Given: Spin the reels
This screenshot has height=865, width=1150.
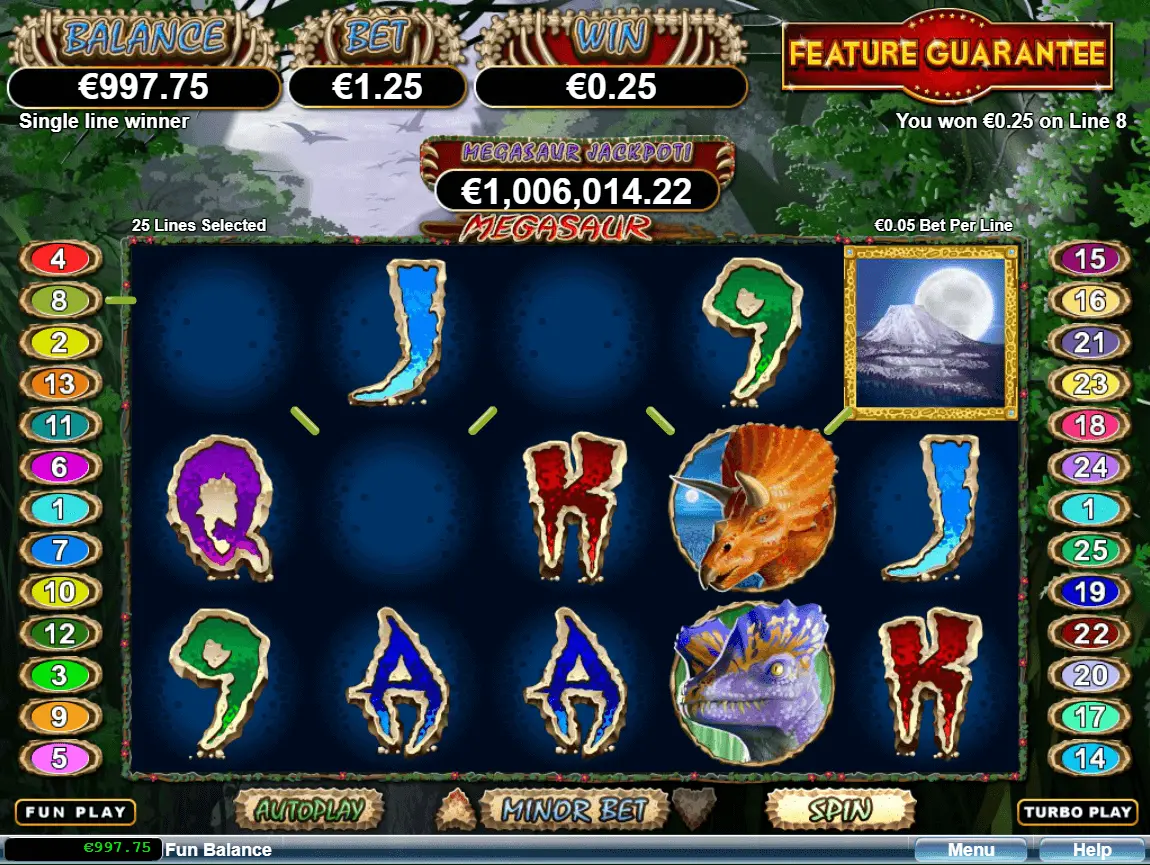Looking at the screenshot, I should point(840,809).
